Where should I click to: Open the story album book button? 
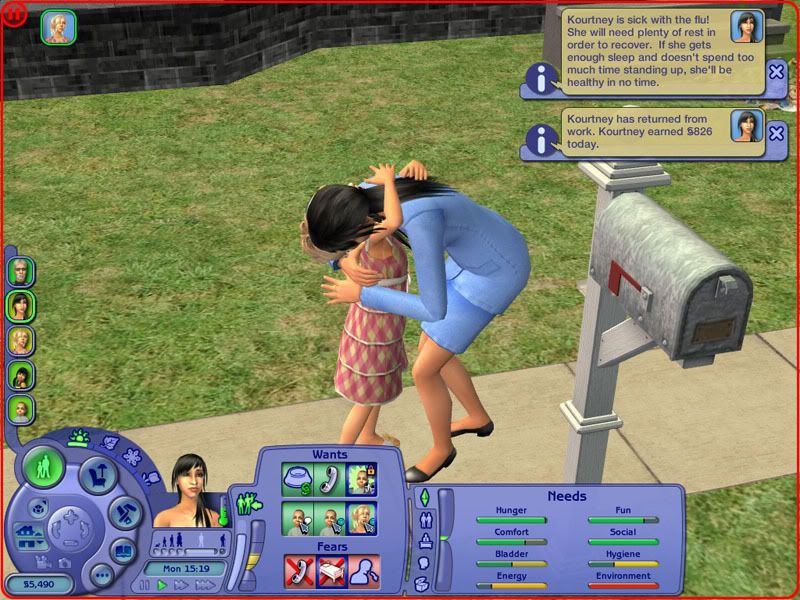124,550
